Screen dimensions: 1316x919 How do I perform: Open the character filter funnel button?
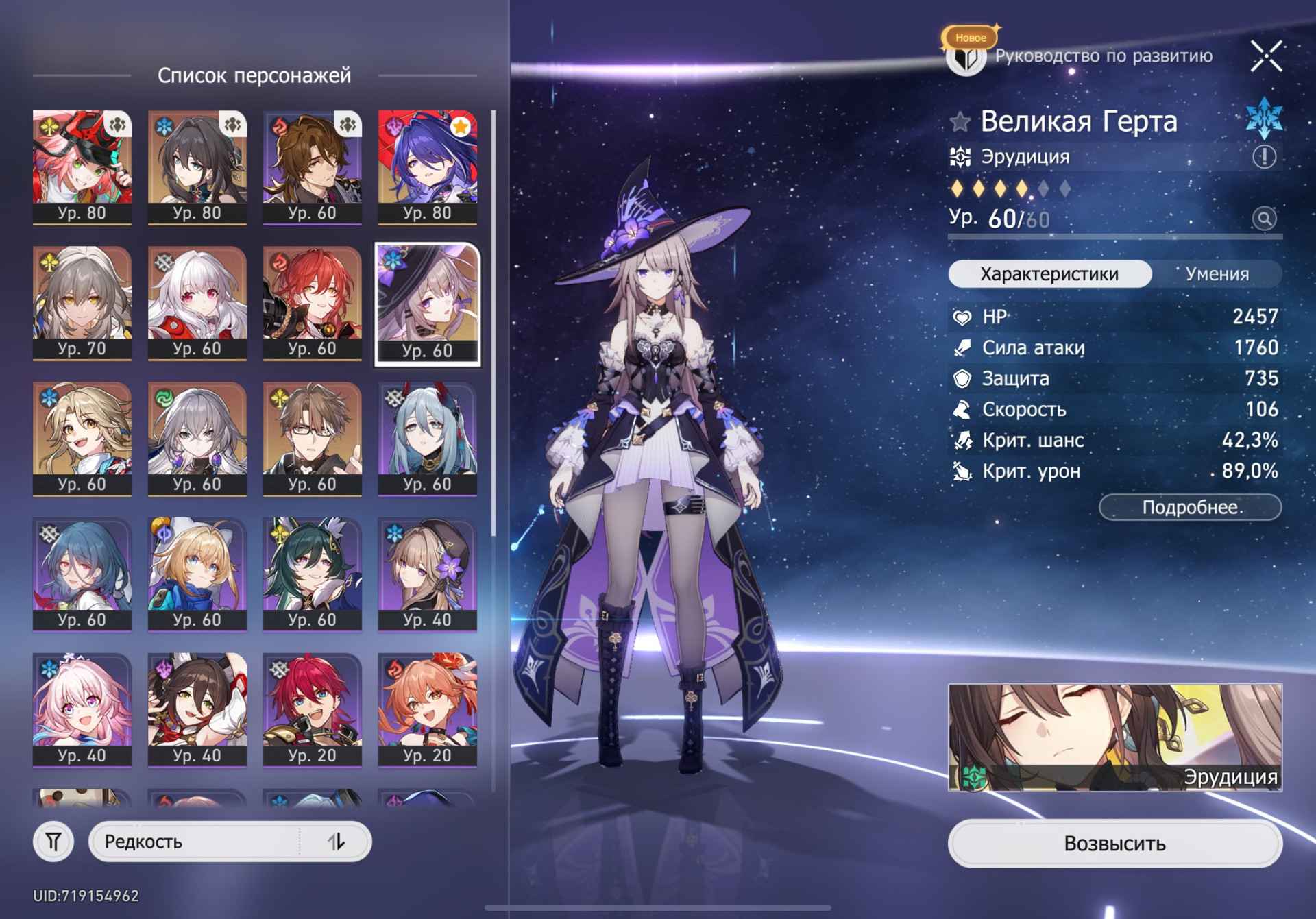tap(53, 842)
